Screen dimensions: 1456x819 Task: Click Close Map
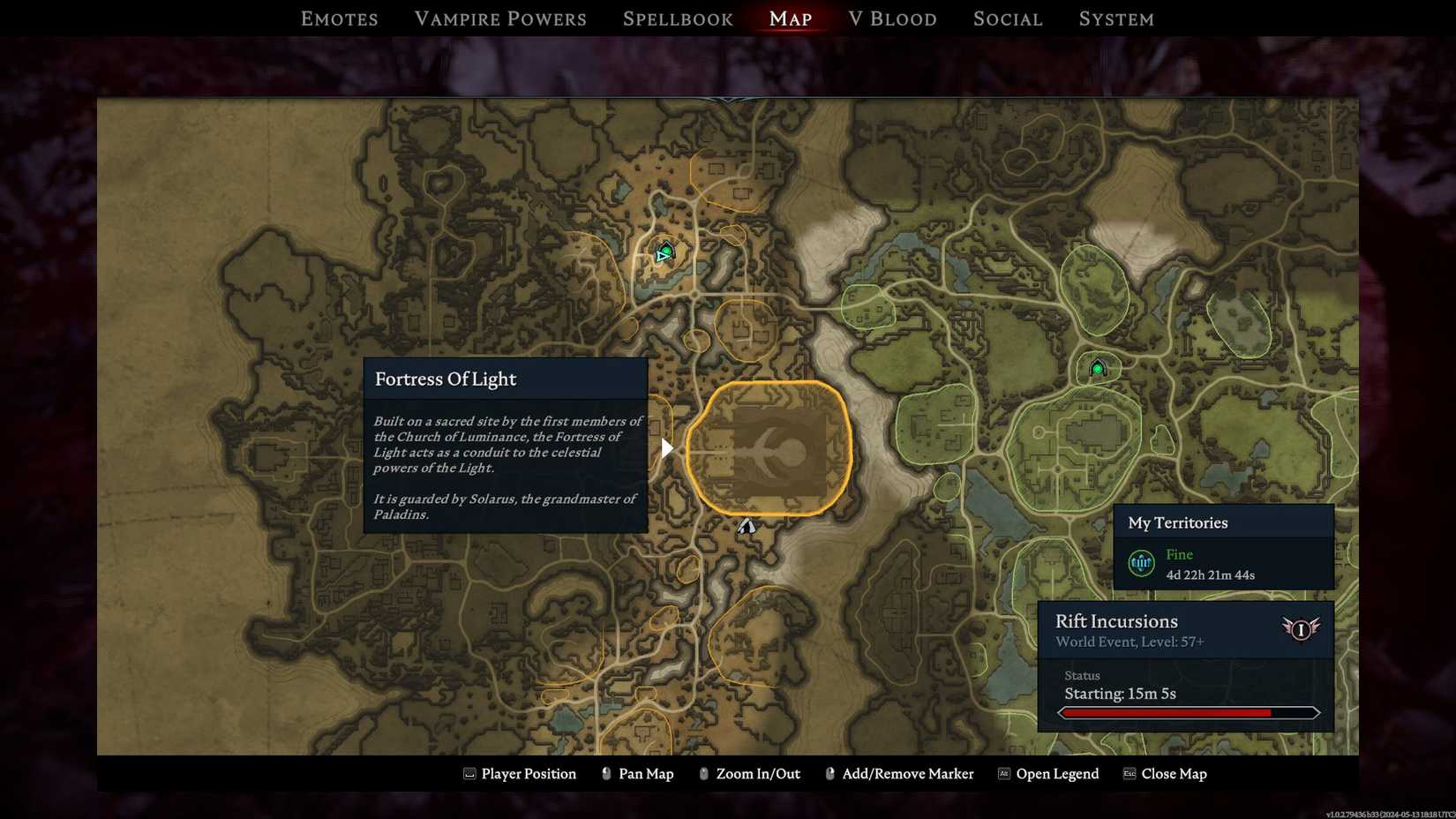click(x=1175, y=773)
